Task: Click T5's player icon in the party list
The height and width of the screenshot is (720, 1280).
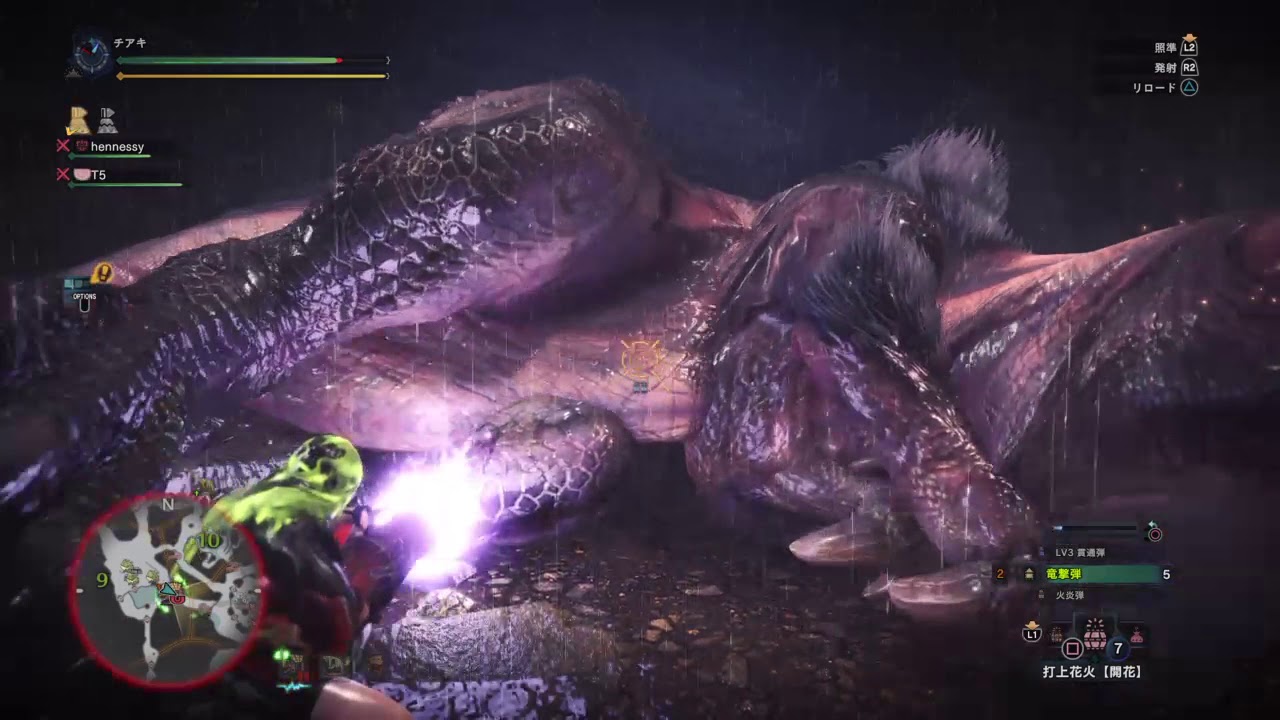Action: click(81, 176)
